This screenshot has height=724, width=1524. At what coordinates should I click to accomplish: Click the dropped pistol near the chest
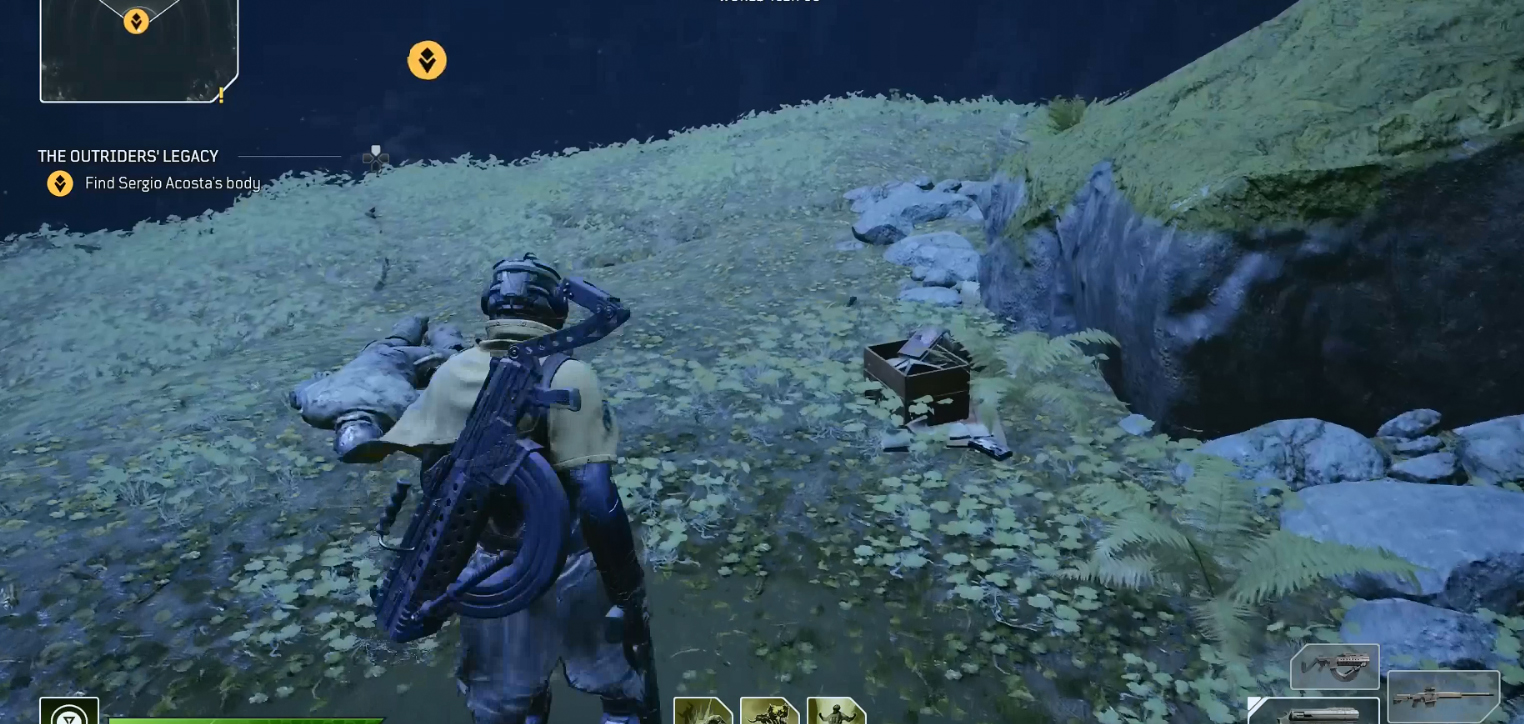(990, 445)
